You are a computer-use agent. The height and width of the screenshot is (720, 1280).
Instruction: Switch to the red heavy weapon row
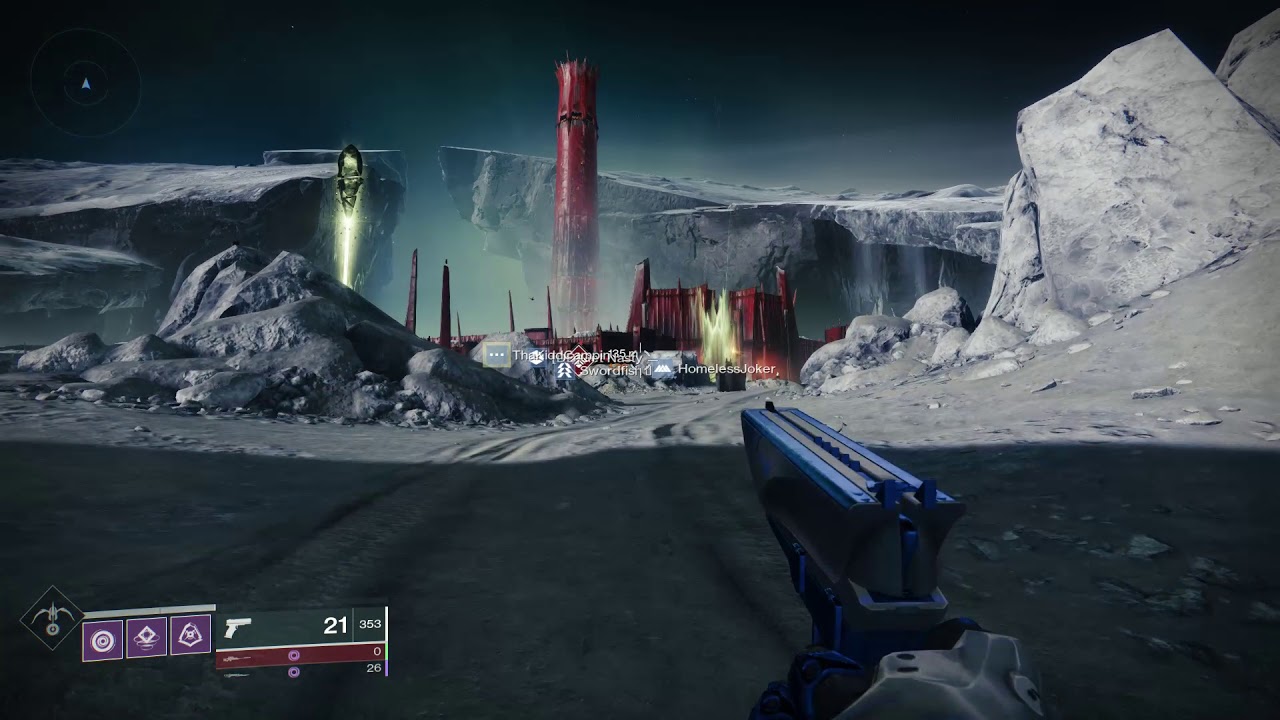[300, 655]
